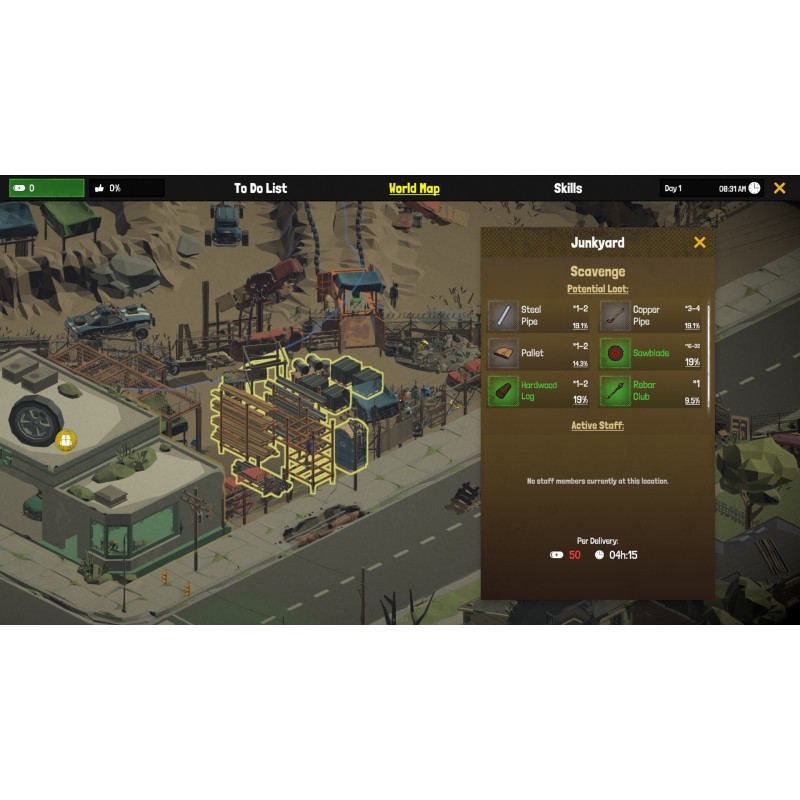Close the Junkyard panel
800x800 pixels.
coord(699,242)
